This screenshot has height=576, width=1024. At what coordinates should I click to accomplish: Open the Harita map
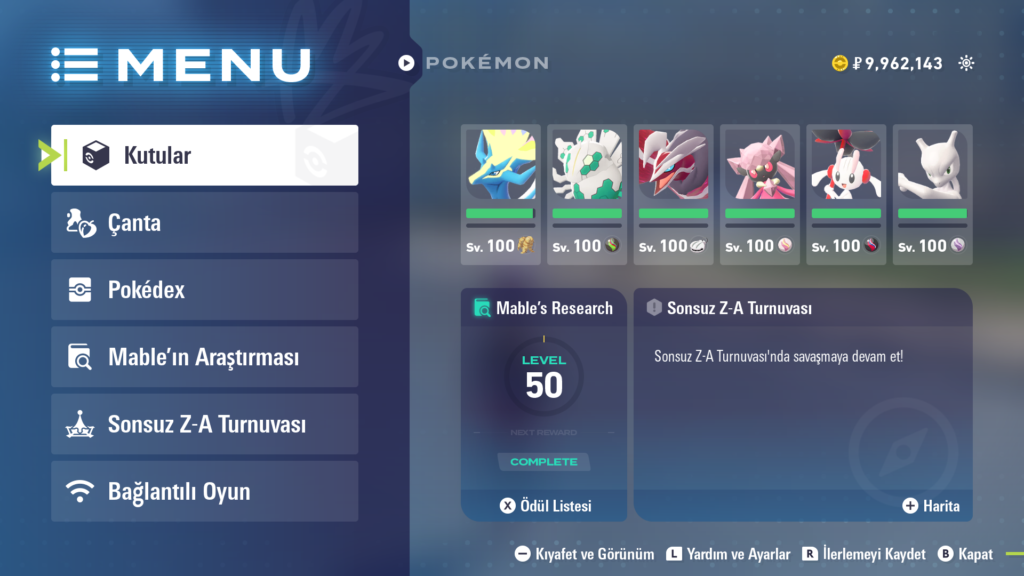pyautogui.click(x=931, y=506)
